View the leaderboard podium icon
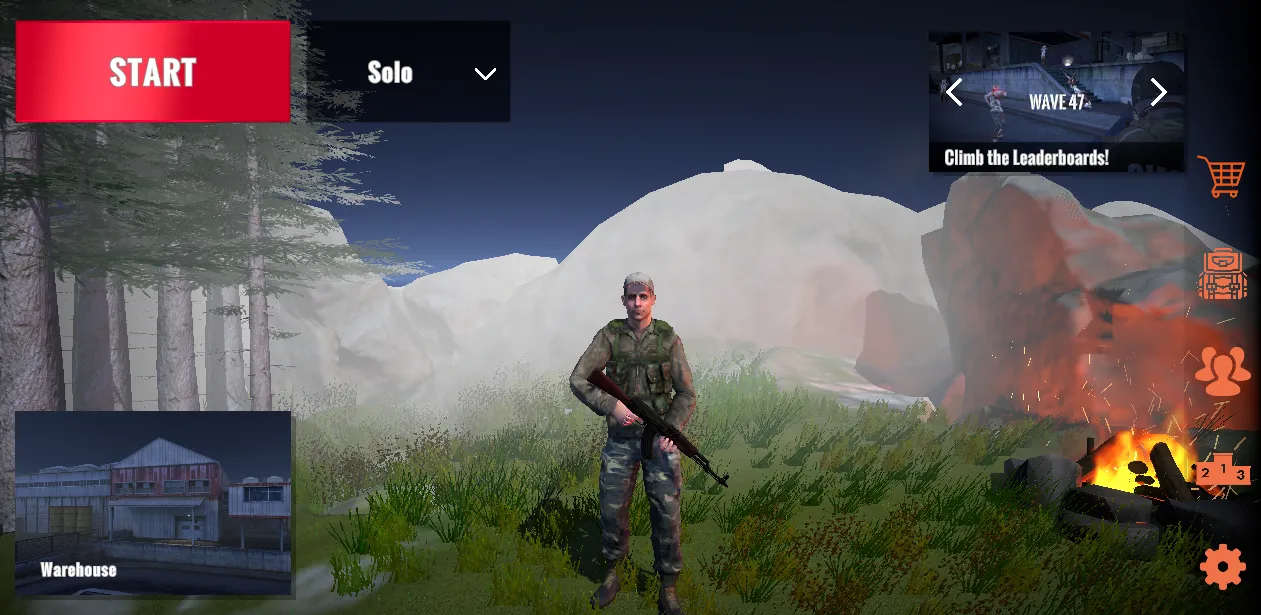 click(x=1223, y=472)
